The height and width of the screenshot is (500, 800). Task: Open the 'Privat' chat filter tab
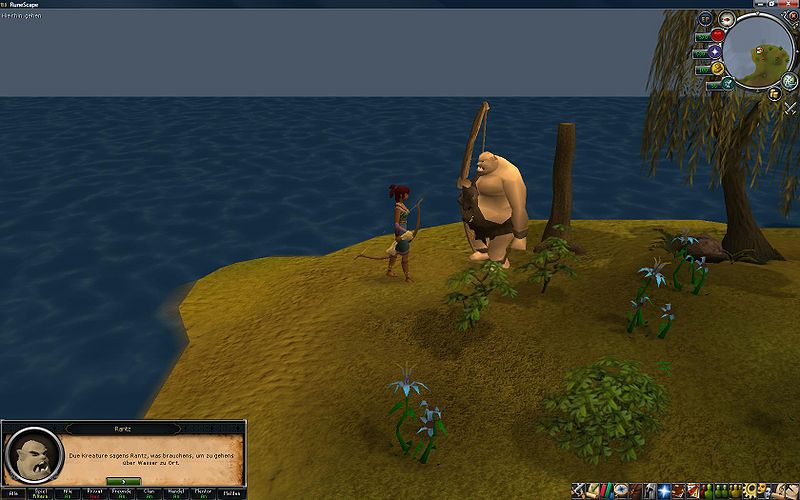95,493
